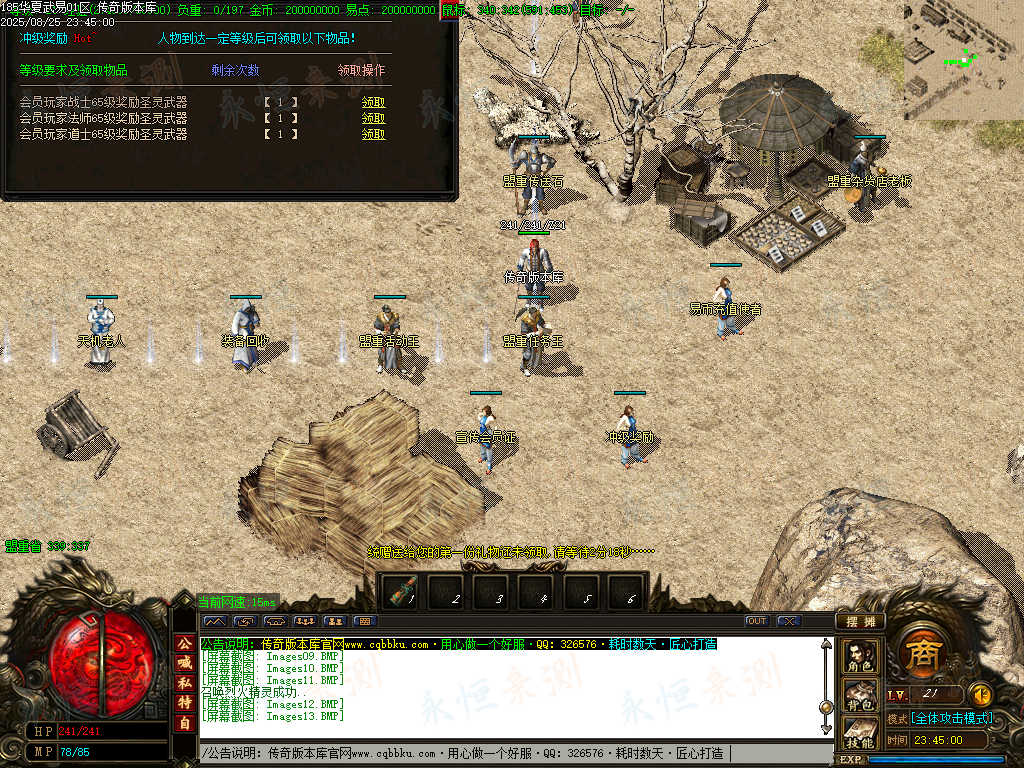The image size is (1024, 768).
Task: Open the 角色 character panel
Action: click(860, 657)
